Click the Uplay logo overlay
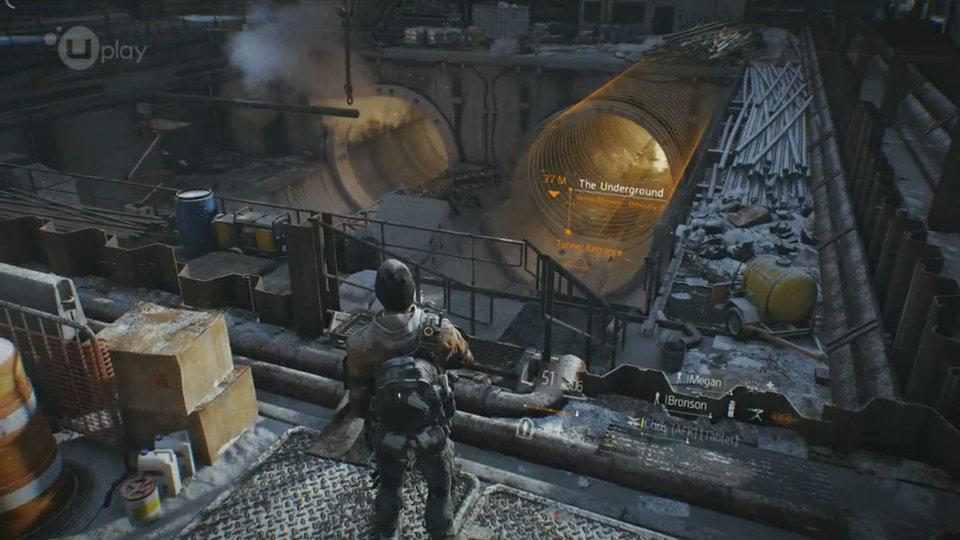960x540 pixels. click(x=96, y=47)
